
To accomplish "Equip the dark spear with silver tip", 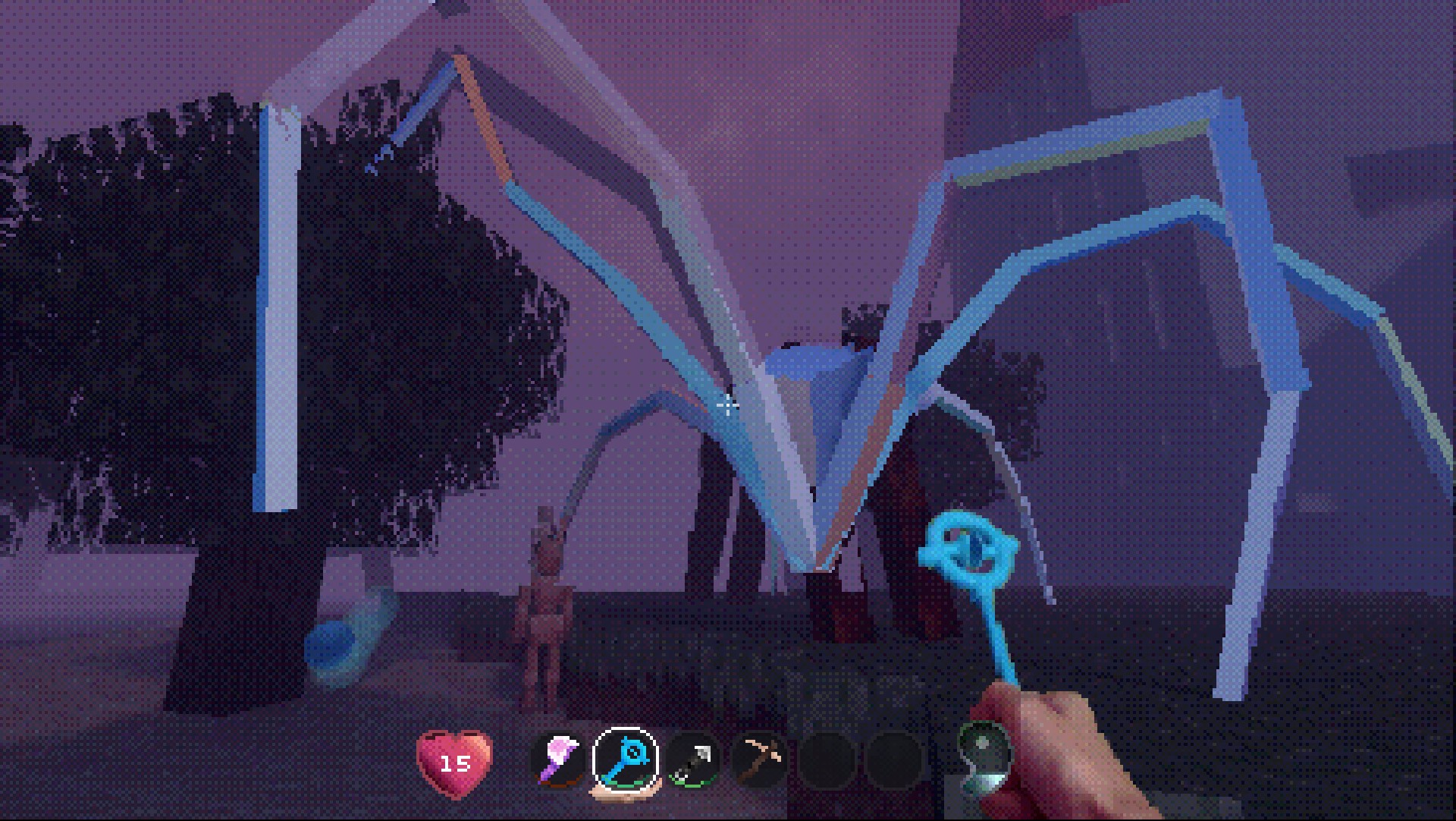I will pyautogui.click(x=692, y=760).
